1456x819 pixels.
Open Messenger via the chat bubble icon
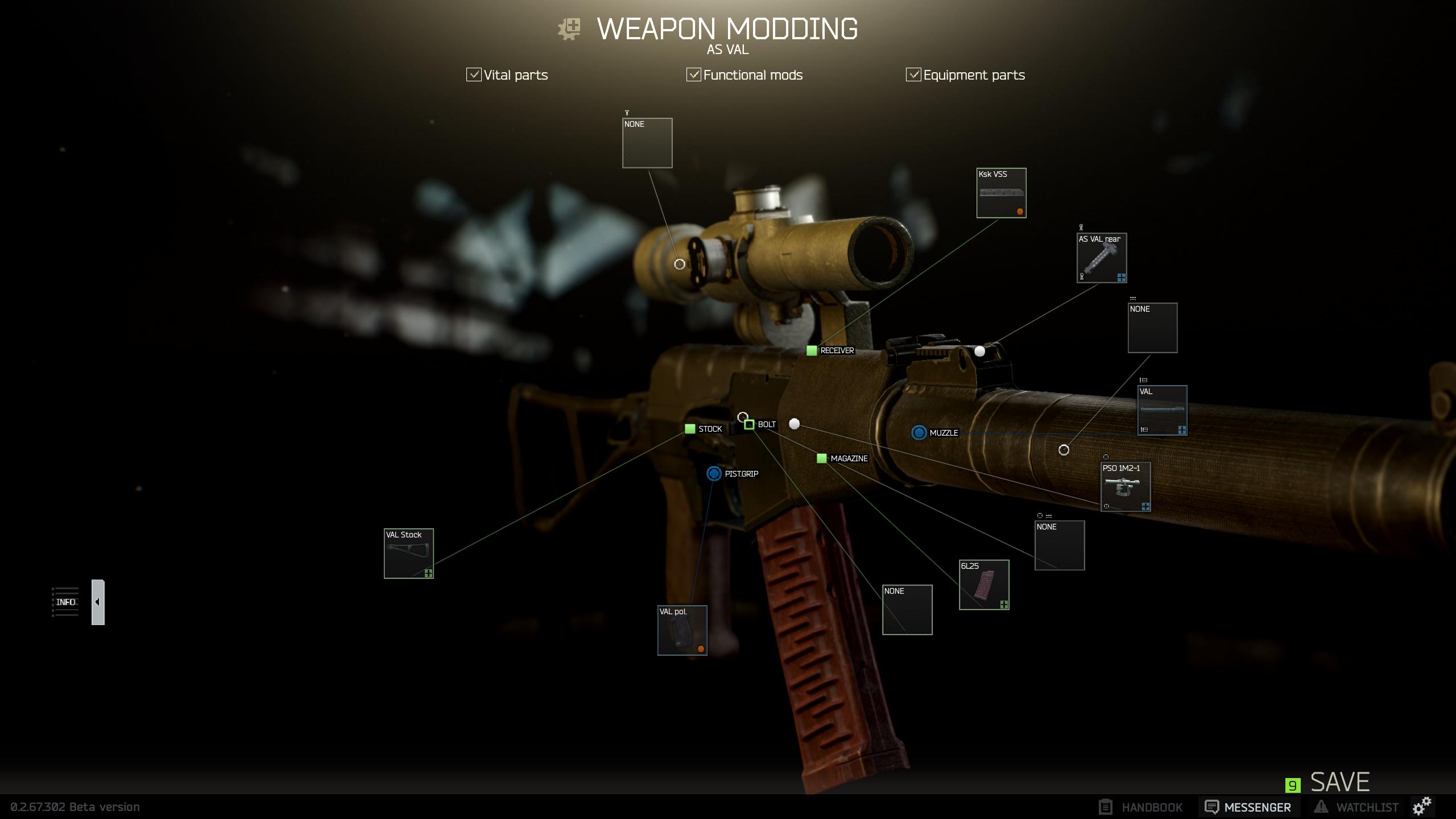tap(1211, 806)
